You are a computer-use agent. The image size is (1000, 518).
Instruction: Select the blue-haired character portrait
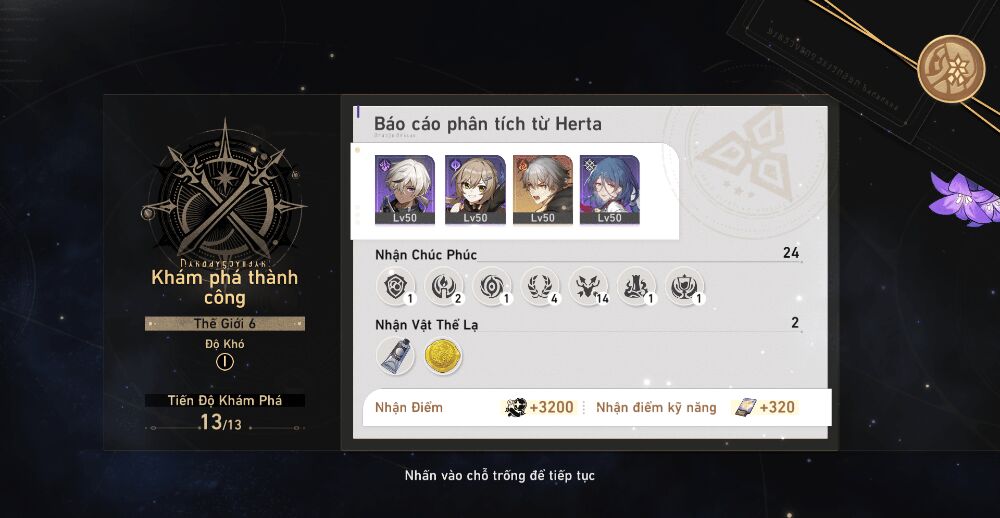click(x=609, y=189)
